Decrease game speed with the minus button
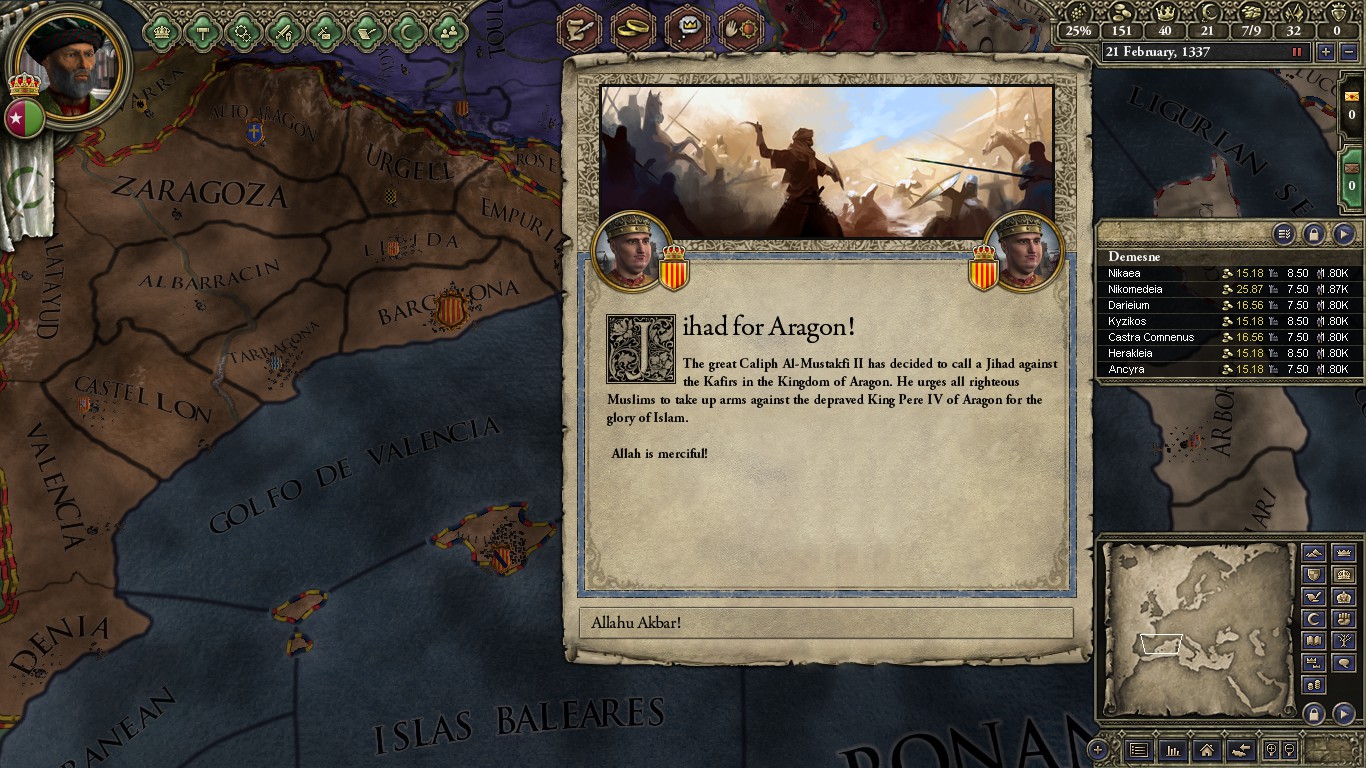Viewport: 1366px width, 768px height. (x=1349, y=52)
